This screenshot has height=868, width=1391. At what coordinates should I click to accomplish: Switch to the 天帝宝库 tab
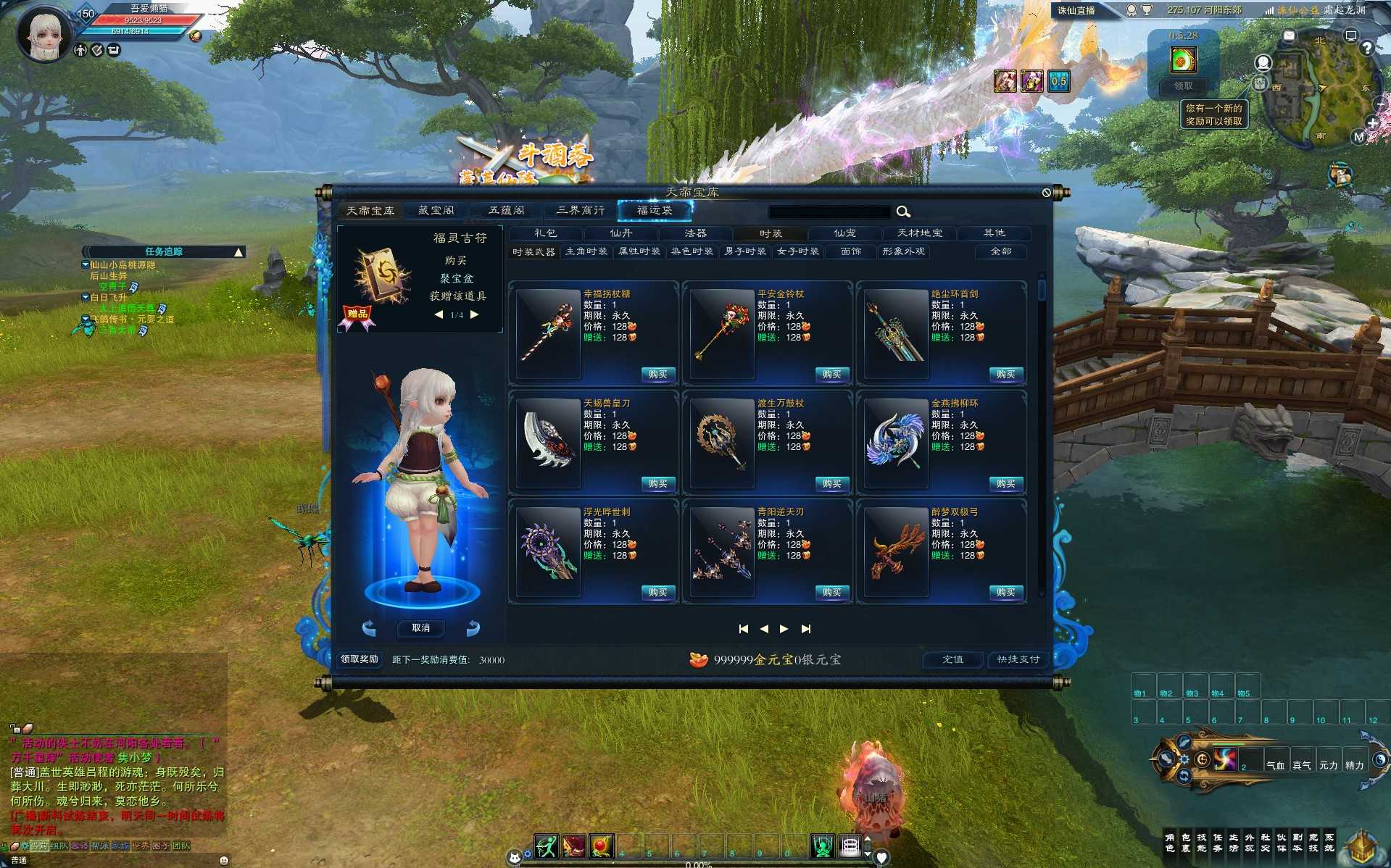tap(370, 210)
